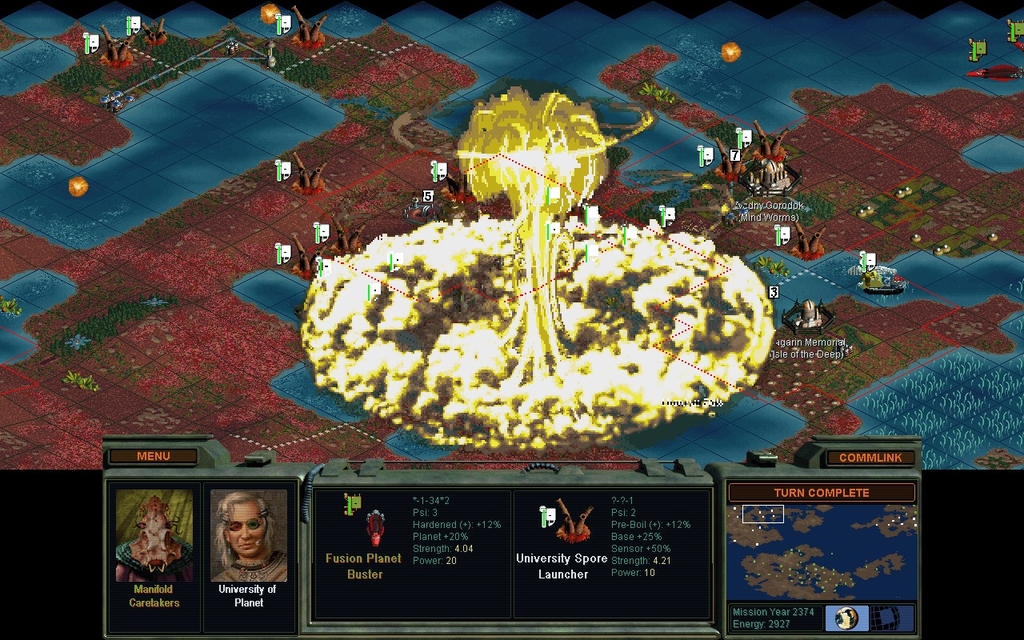The height and width of the screenshot is (640, 1024).
Task: Switch to the planet globe map view
Action: (x=846, y=617)
